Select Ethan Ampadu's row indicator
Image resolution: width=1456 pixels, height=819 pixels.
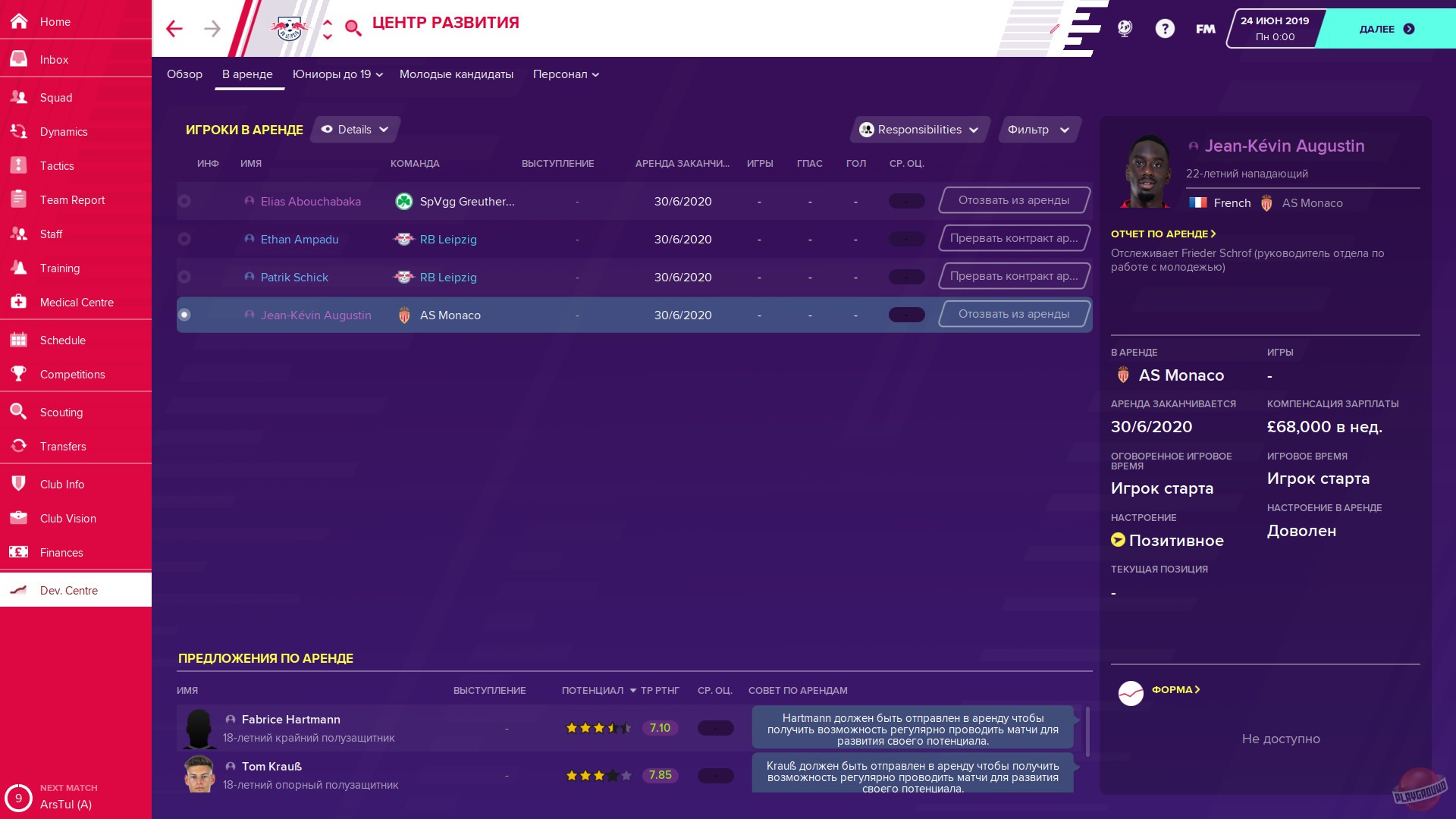click(x=184, y=239)
